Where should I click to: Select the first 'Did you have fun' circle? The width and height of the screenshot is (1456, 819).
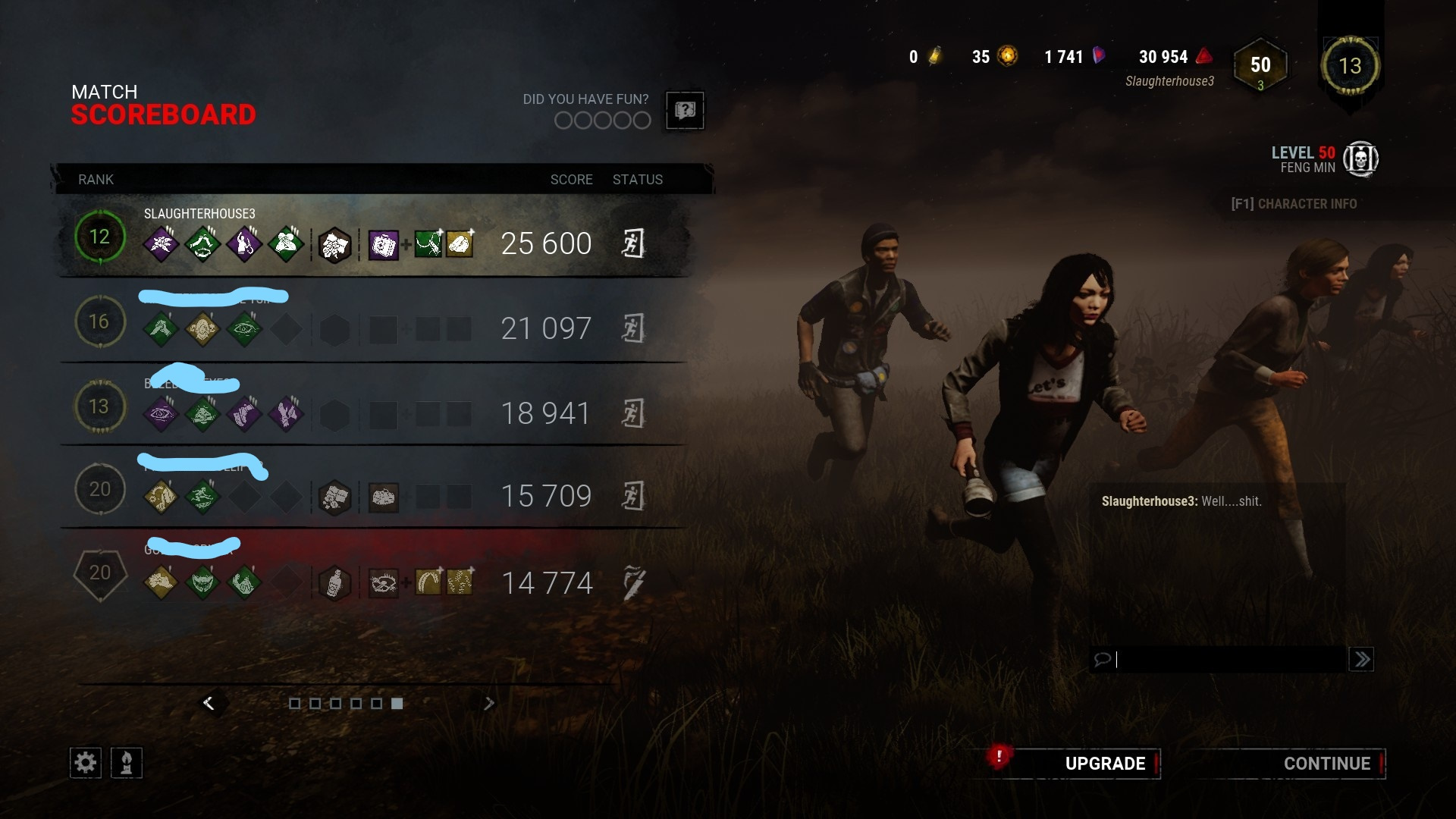point(562,120)
